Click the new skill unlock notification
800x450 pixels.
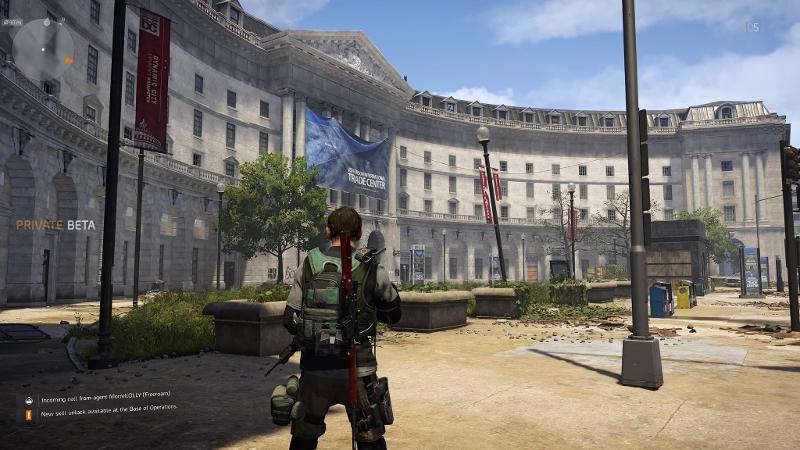pos(108,409)
